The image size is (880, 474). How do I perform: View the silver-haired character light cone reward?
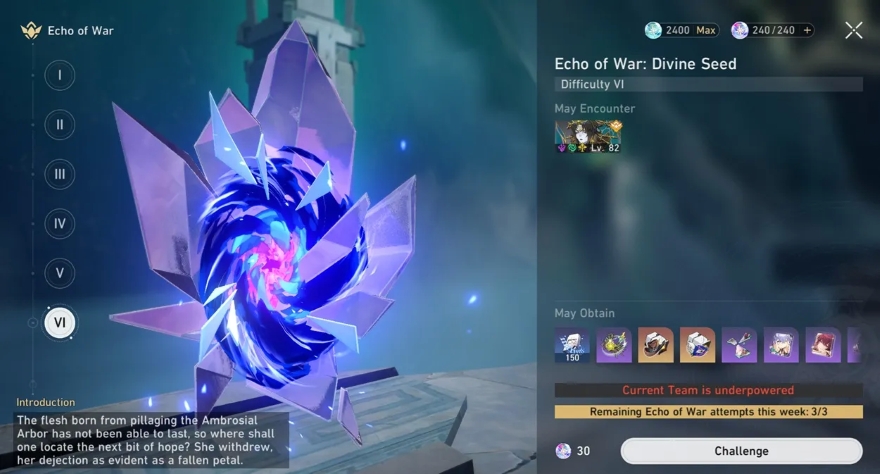click(x=782, y=345)
